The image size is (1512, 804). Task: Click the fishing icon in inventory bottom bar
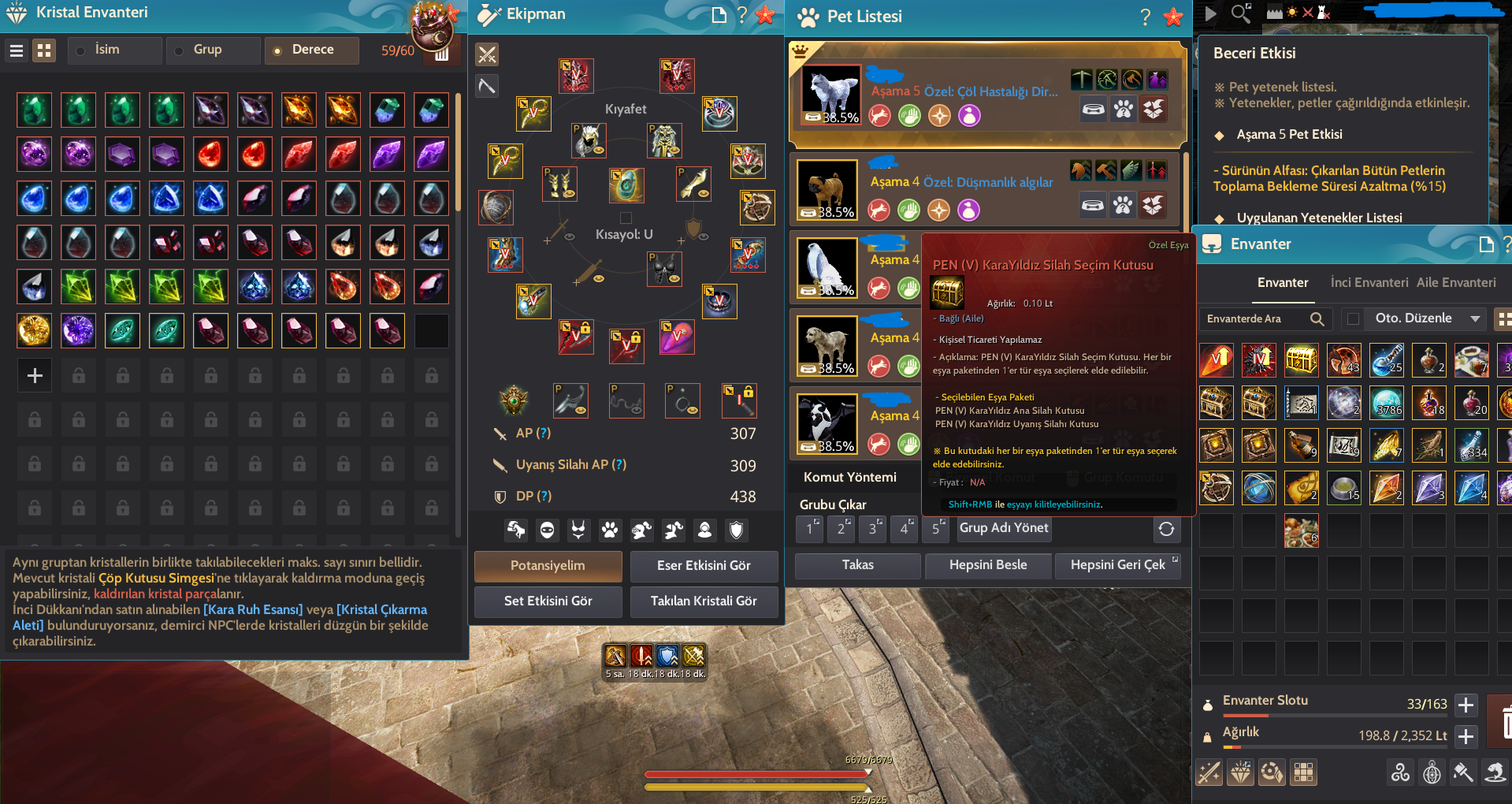[x=1495, y=772]
